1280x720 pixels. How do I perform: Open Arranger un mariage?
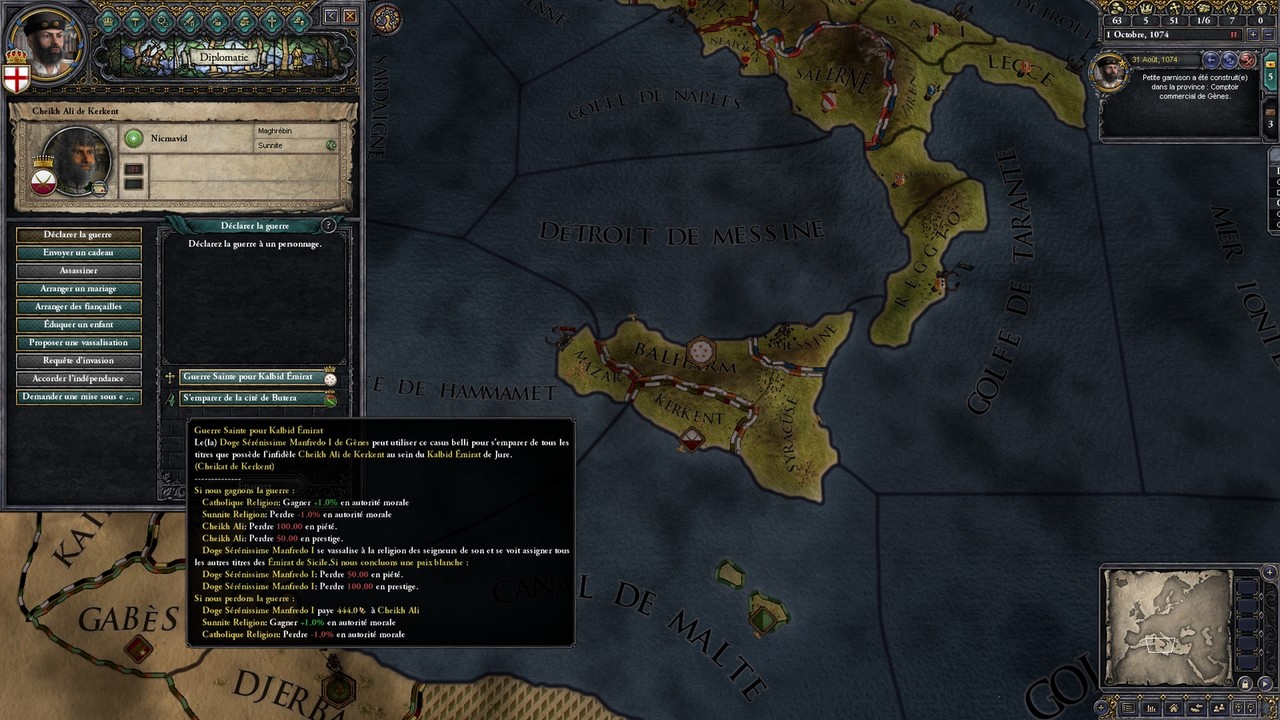coord(78,289)
